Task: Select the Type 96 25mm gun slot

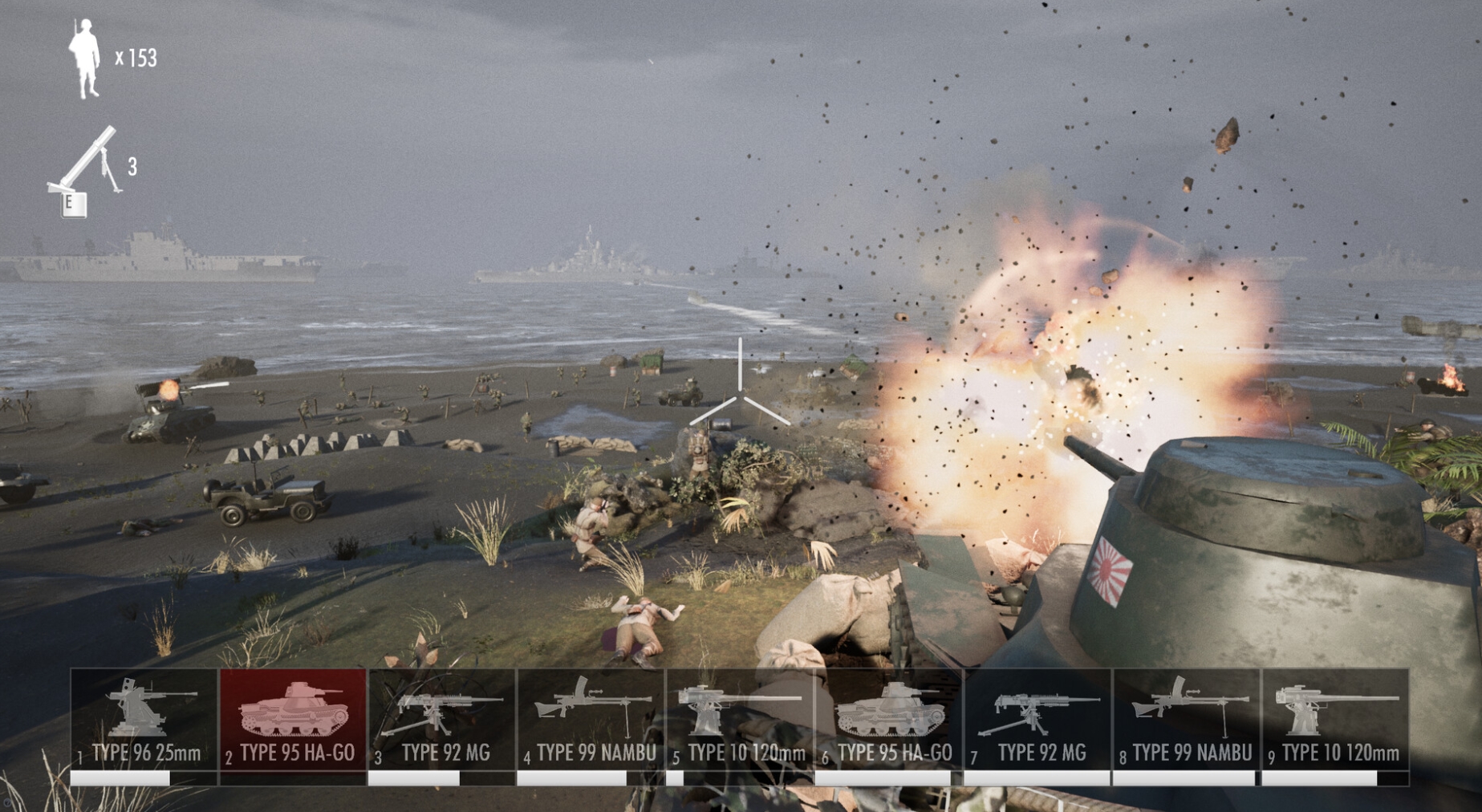Action: [144, 720]
